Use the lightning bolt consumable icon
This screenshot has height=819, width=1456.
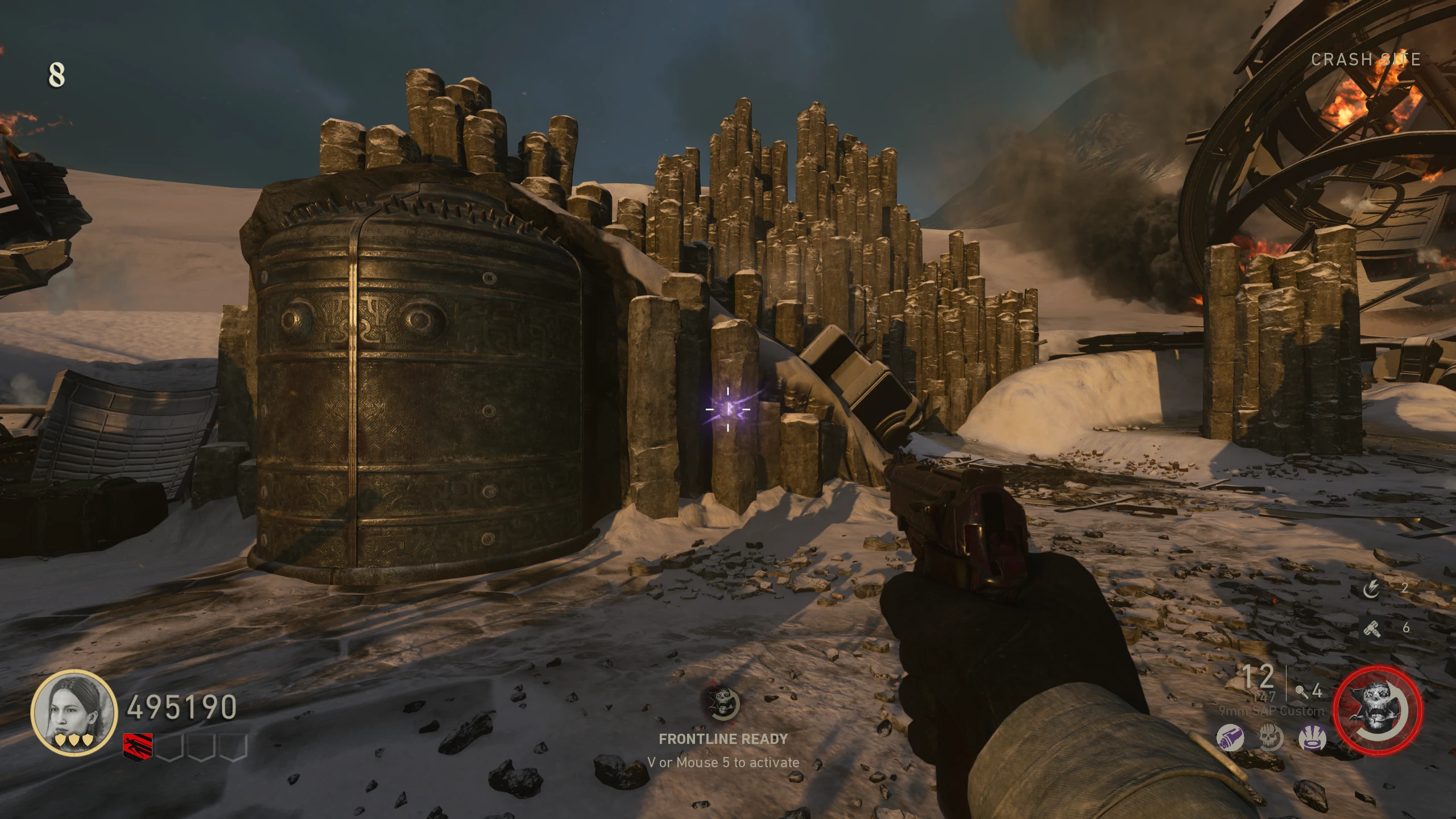coord(1372,588)
